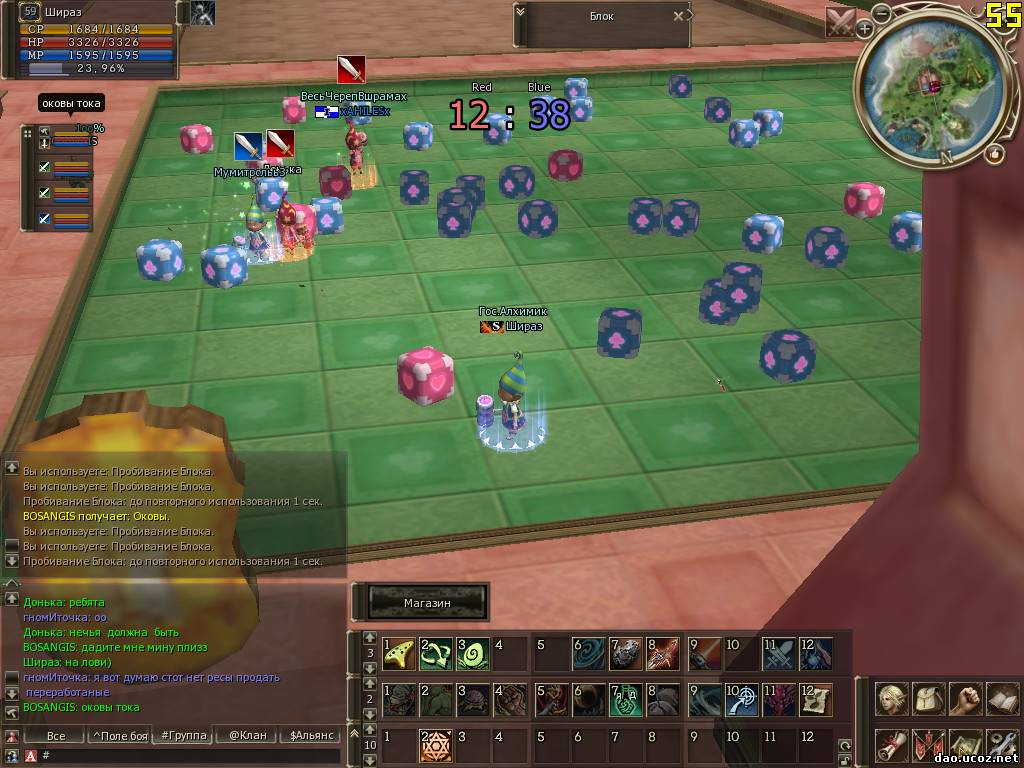1024x768 pixels.
Task: Activate the green spiral skill
Action: (x=473, y=653)
